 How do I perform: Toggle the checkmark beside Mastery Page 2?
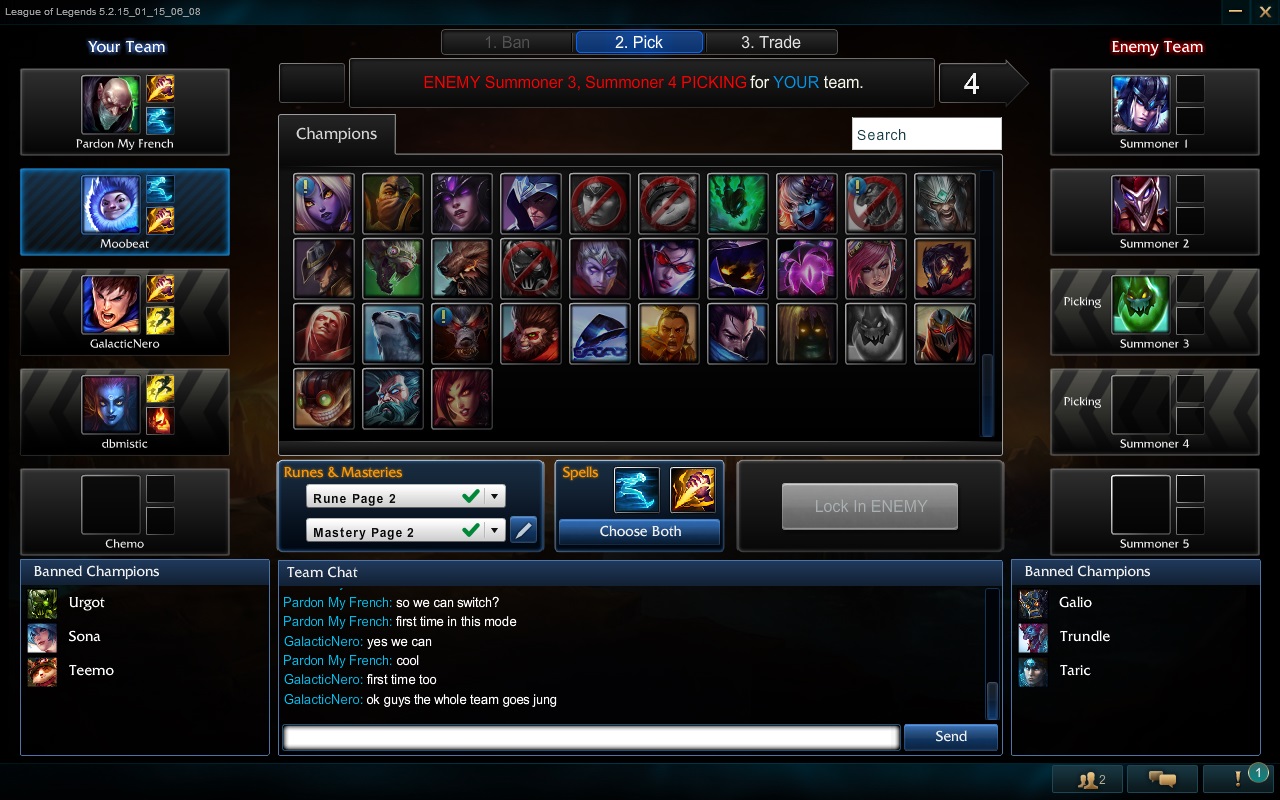469,531
